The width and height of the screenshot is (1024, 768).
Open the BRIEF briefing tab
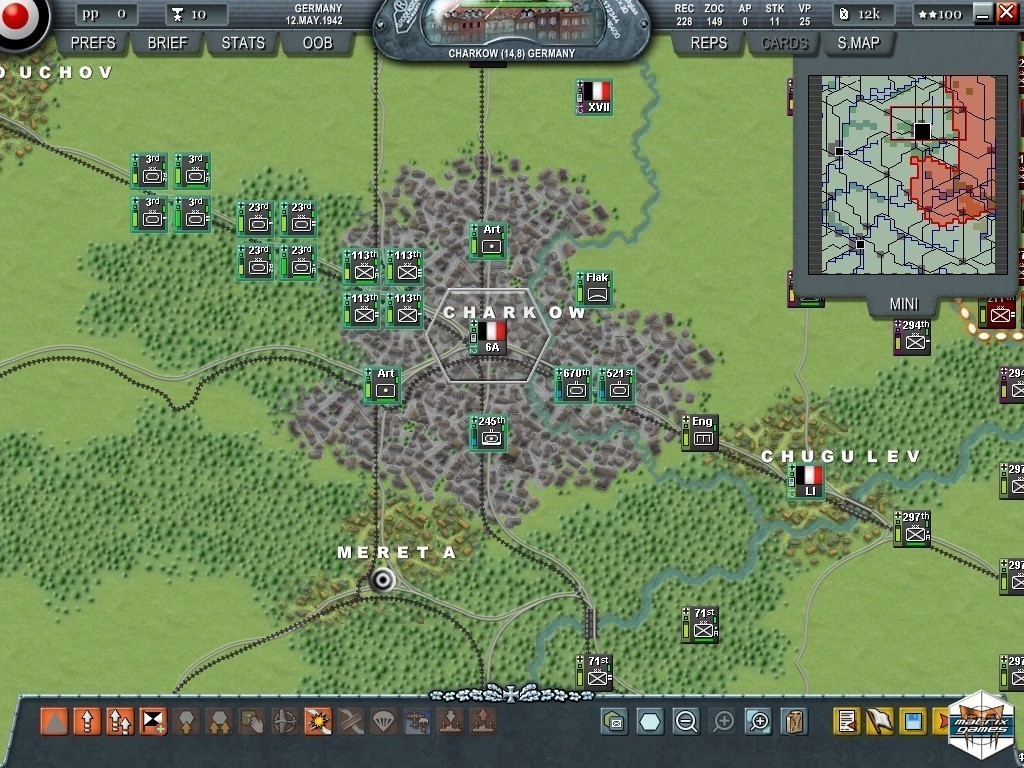167,43
